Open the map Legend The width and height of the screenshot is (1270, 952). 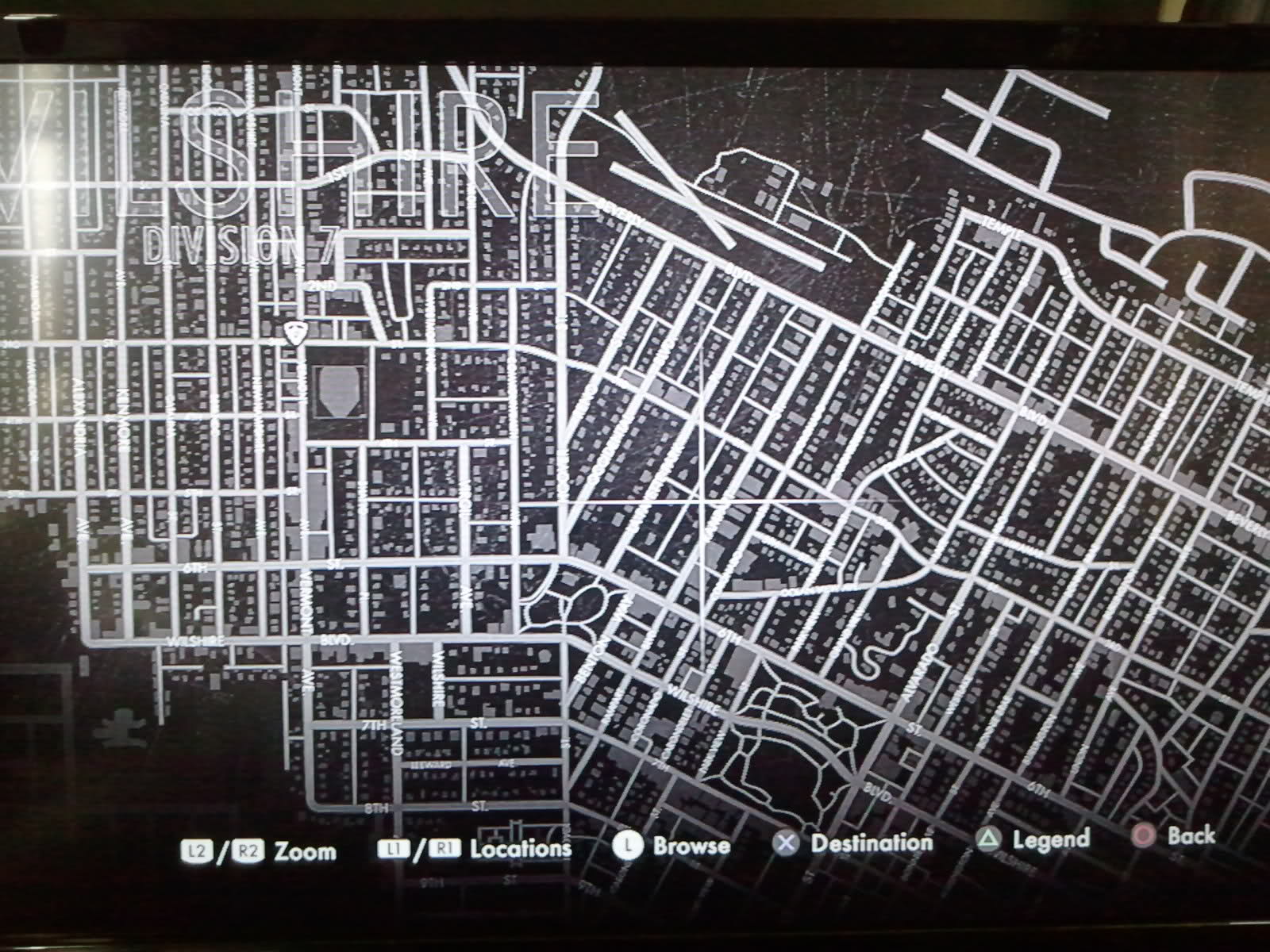pyautogui.click(x=1049, y=839)
